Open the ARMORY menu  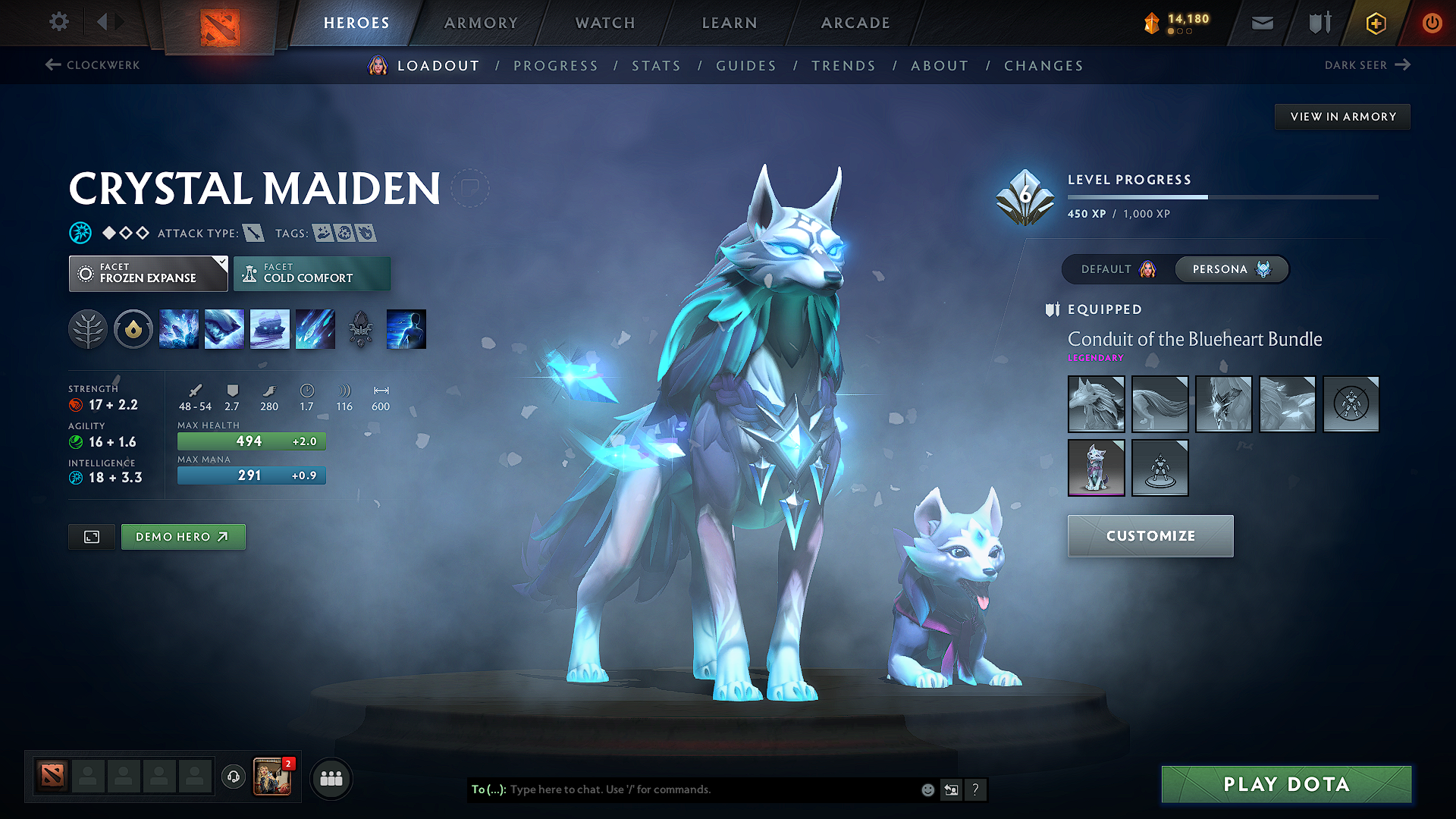tap(481, 23)
